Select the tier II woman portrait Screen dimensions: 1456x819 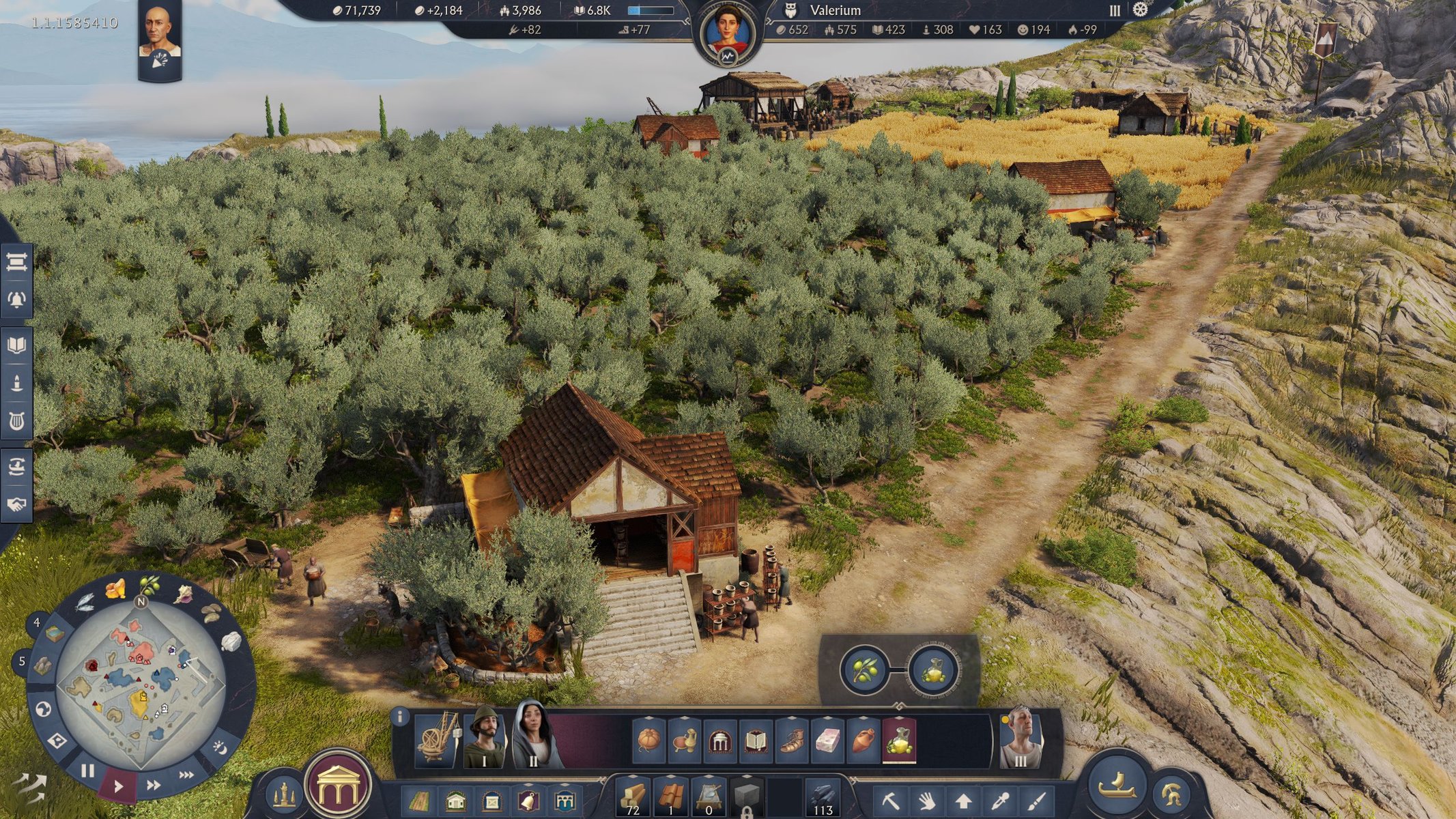[535, 737]
